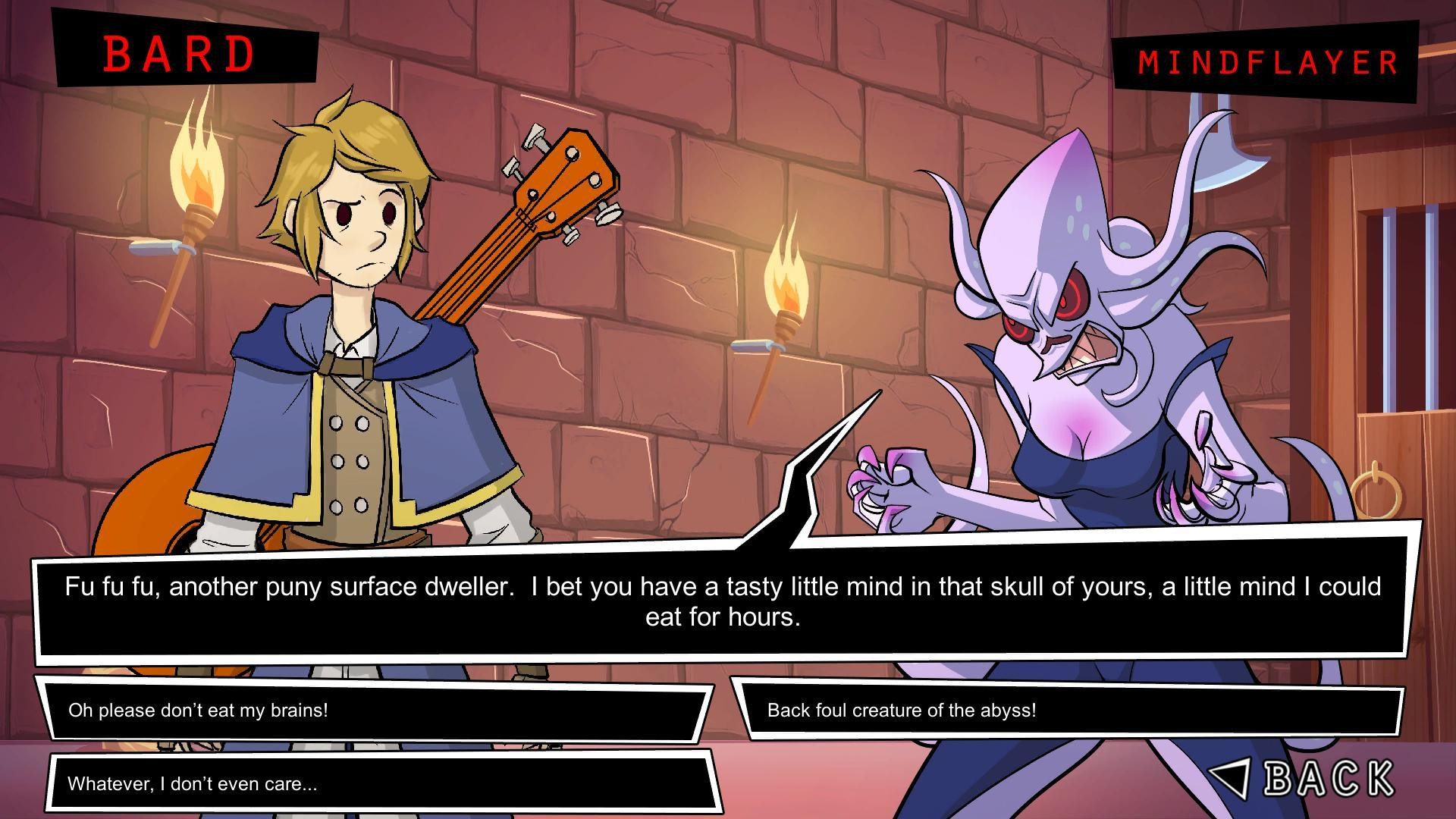The width and height of the screenshot is (1456, 819).
Task: Click the MINDFLAYER nameplate
Action: (x=1266, y=62)
